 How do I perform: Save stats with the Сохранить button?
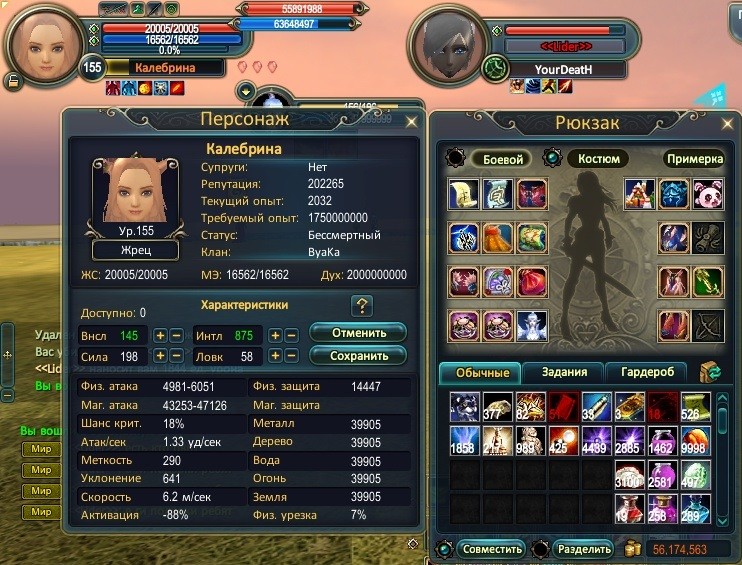(x=357, y=355)
